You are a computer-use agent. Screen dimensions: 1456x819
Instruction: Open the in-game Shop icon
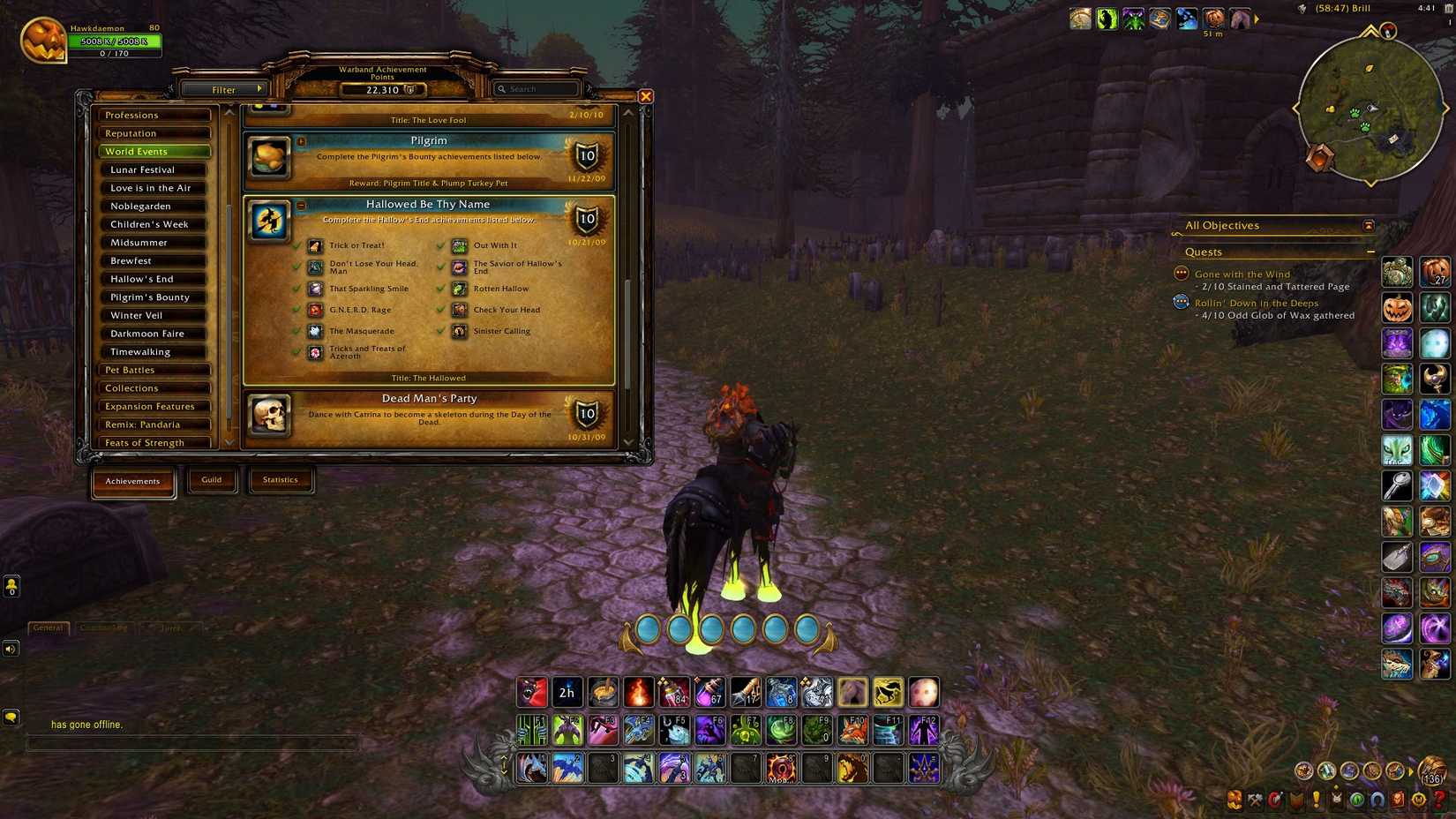point(1418,800)
